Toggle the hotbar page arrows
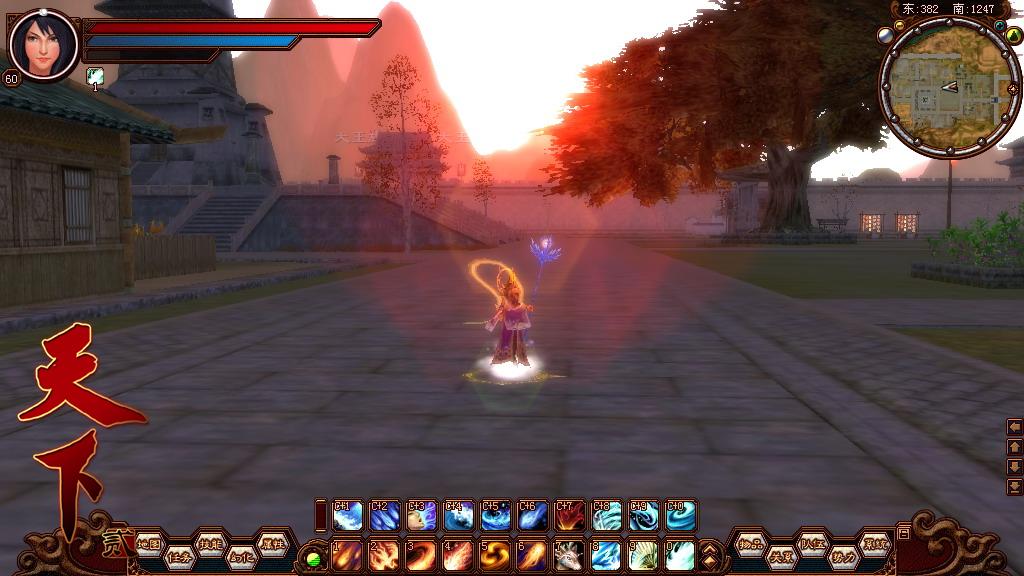Viewport: 1024px width, 576px height. click(x=709, y=554)
